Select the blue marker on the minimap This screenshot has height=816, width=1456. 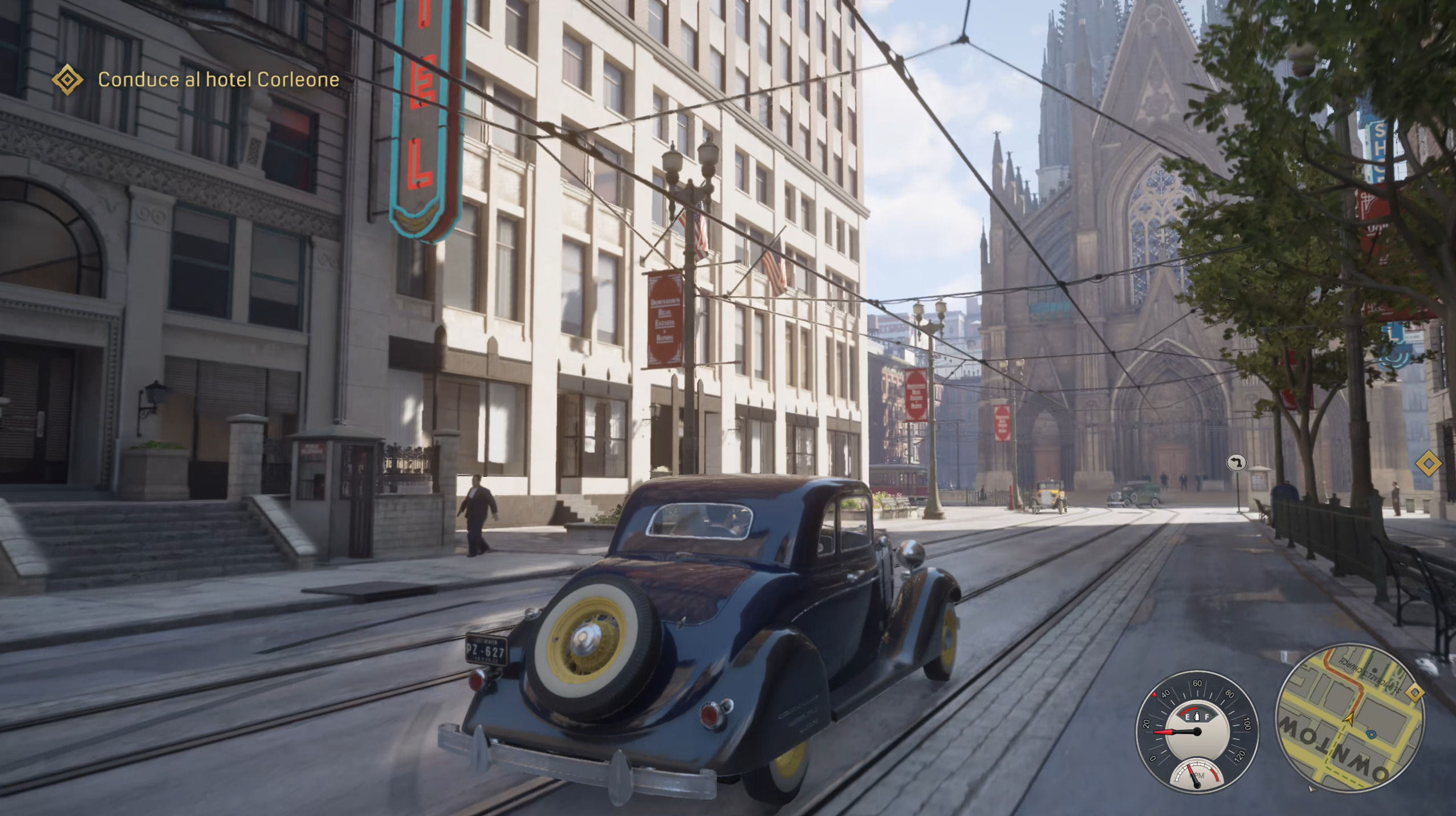[1371, 735]
